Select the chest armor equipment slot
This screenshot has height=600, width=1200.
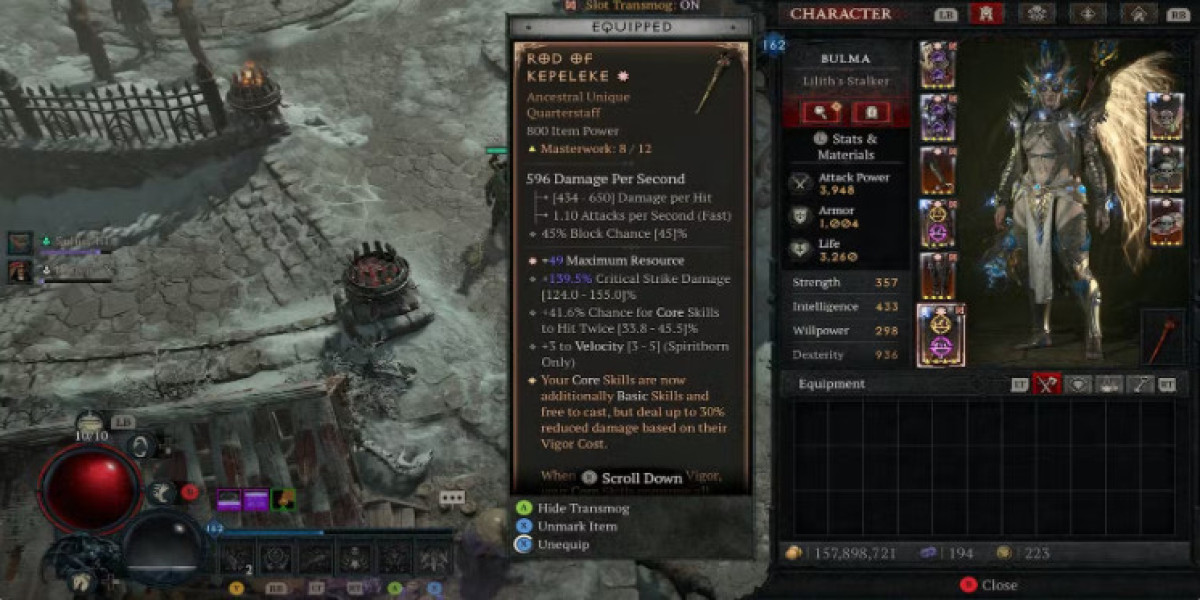tap(937, 117)
